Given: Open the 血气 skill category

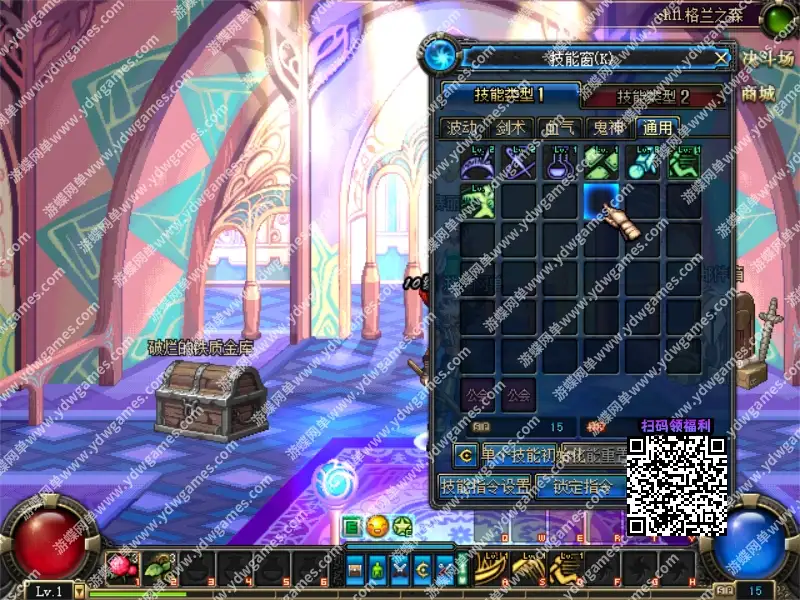Looking at the screenshot, I should (x=559, y=128).
